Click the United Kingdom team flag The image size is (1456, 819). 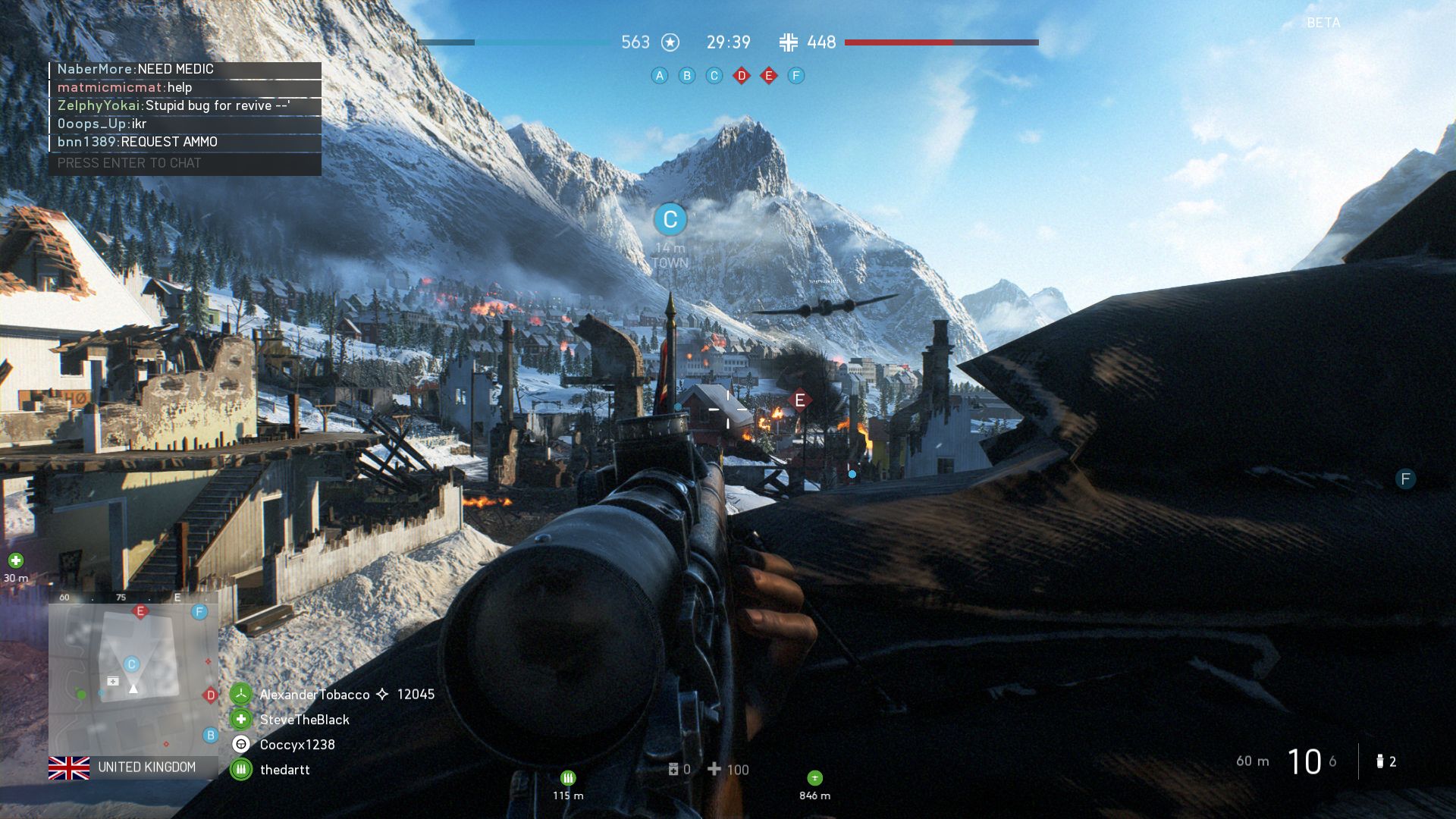point(69,767)
